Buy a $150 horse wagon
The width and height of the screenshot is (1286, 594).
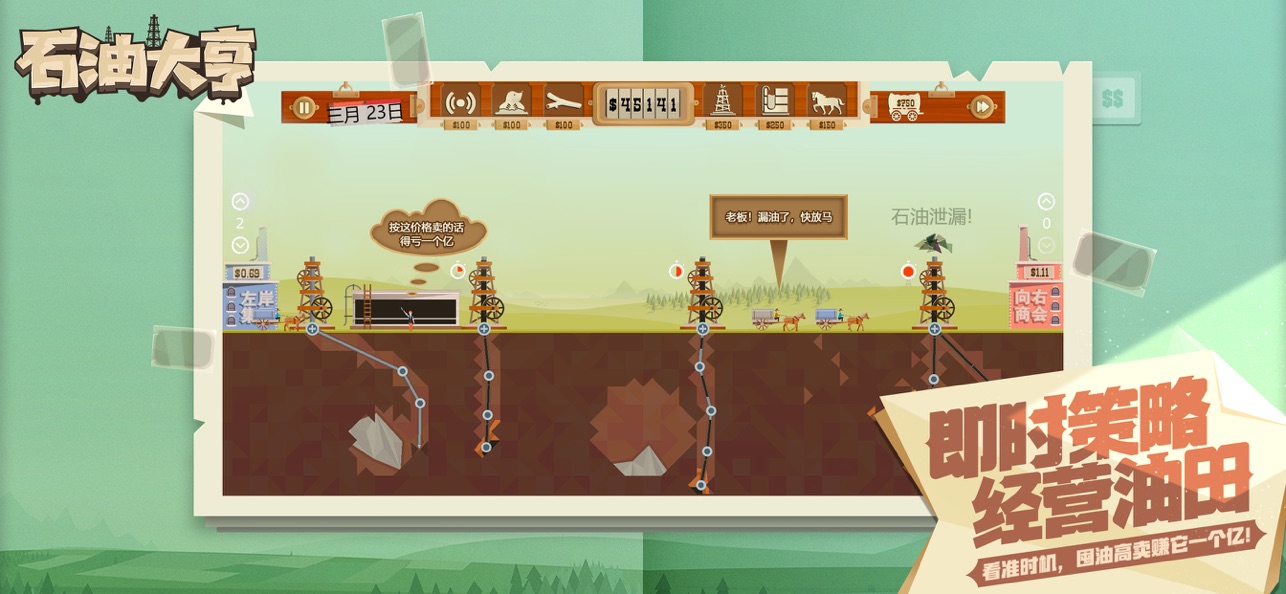tap(827, 102)
